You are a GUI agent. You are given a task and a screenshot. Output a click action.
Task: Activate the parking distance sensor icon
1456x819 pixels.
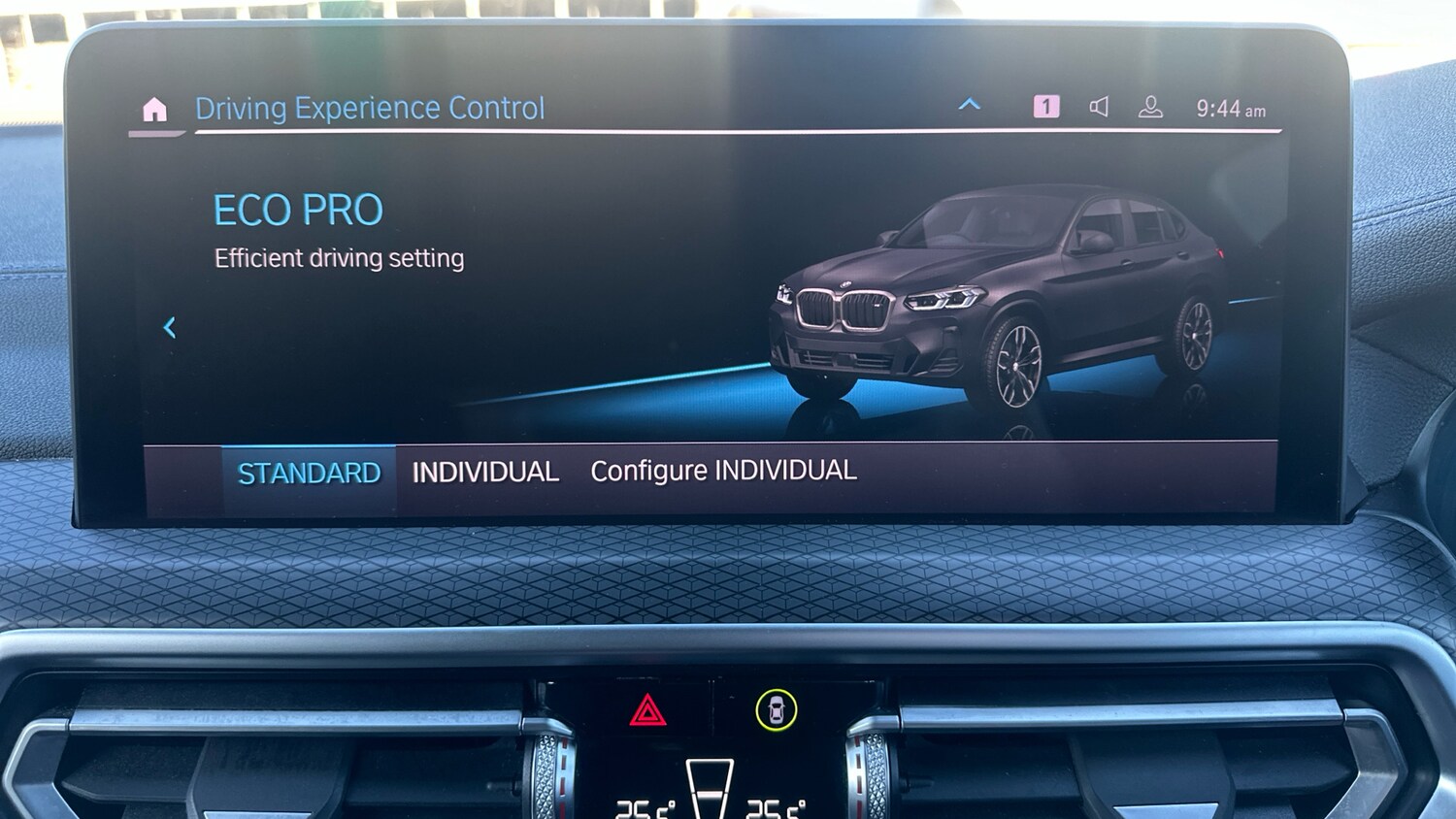777,708
